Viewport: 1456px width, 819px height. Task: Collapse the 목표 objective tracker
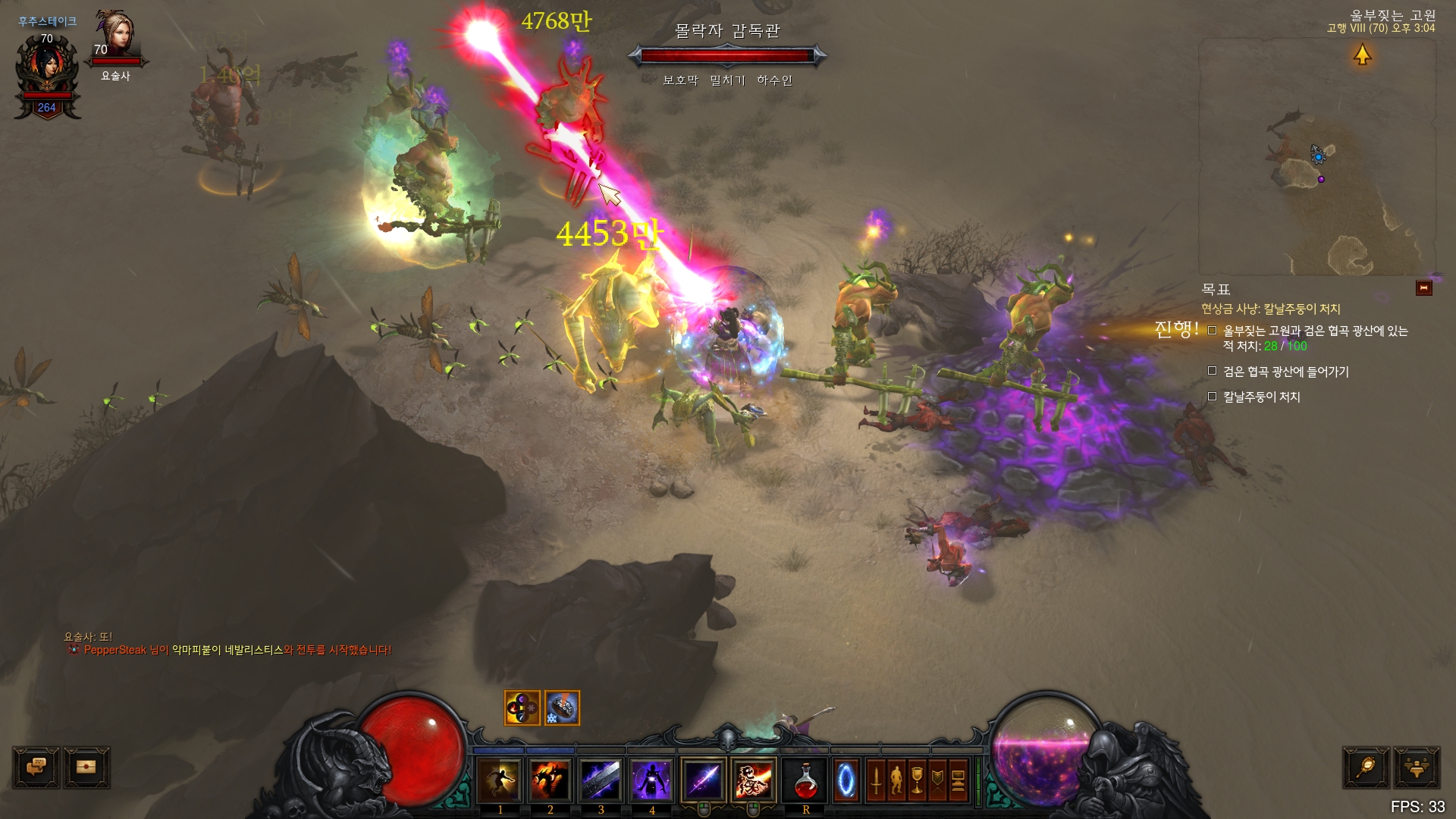[x=1423, y=288]
